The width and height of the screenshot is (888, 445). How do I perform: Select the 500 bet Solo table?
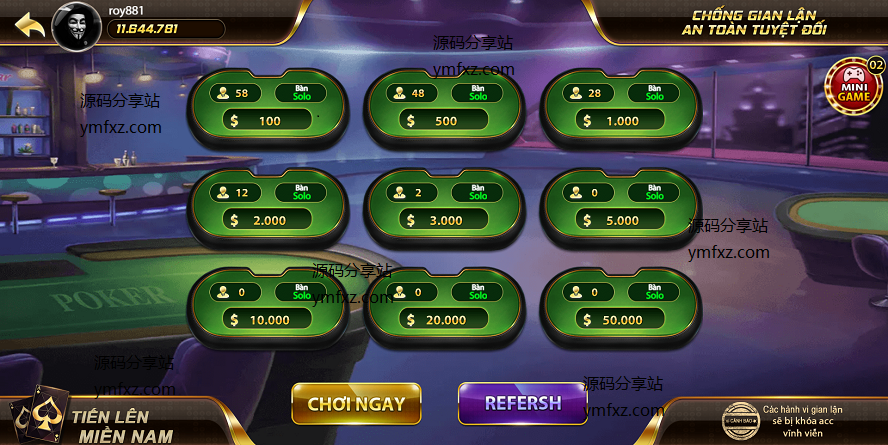[x=445, y=107]
